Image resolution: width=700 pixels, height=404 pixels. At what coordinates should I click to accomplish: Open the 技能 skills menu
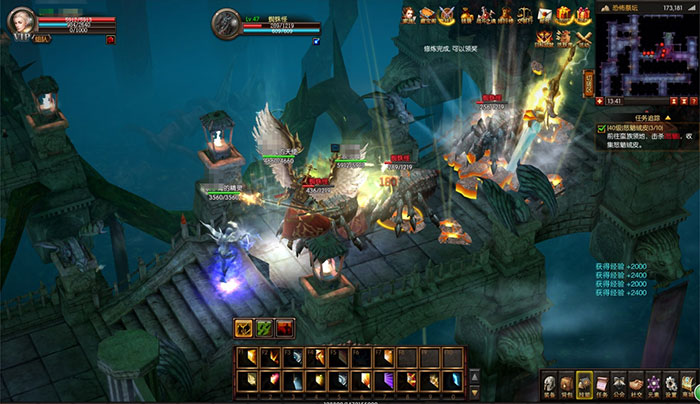click(585, 384)
